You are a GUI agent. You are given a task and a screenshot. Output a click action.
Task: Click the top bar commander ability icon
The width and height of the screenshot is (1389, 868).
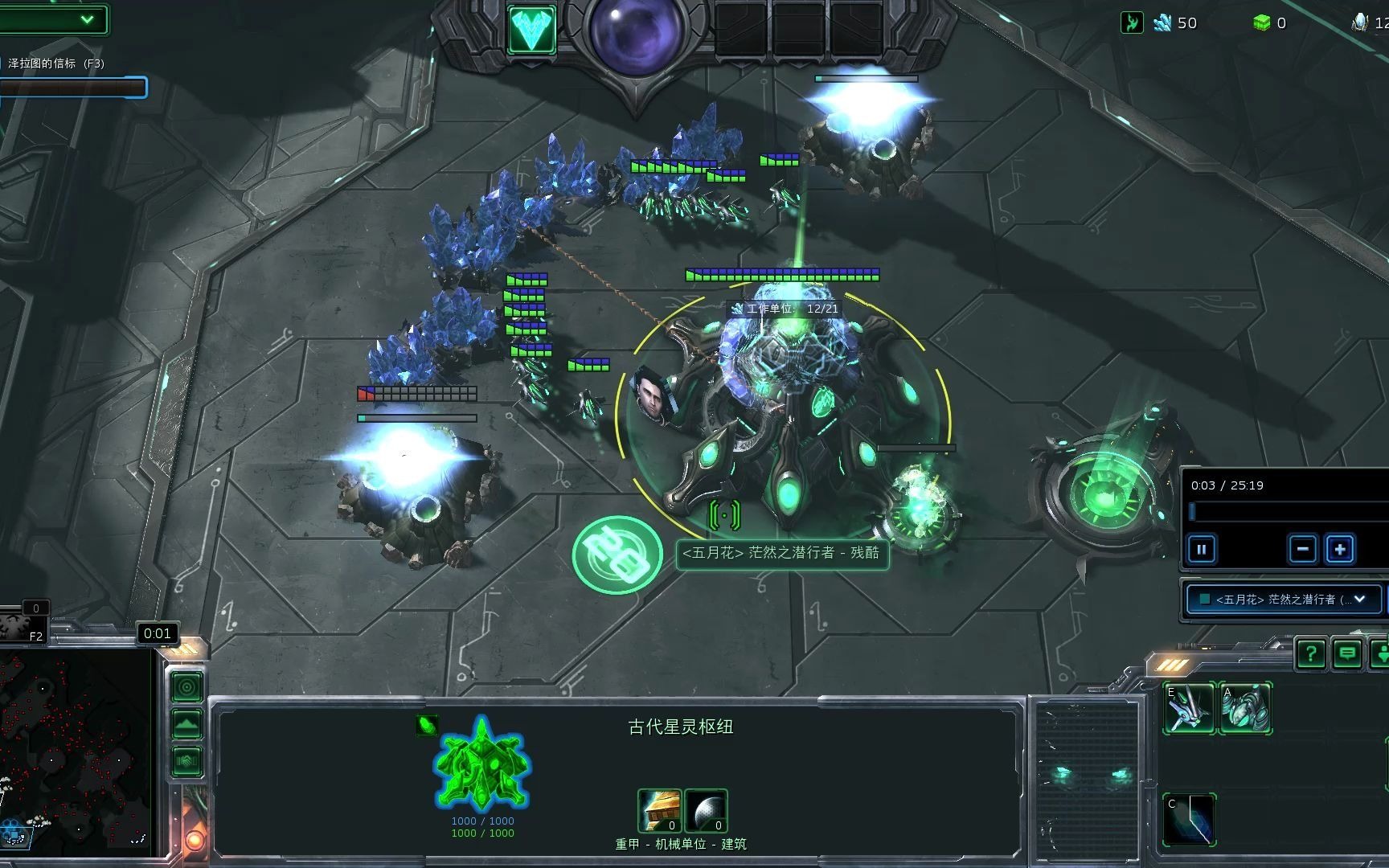coord(531,30)
